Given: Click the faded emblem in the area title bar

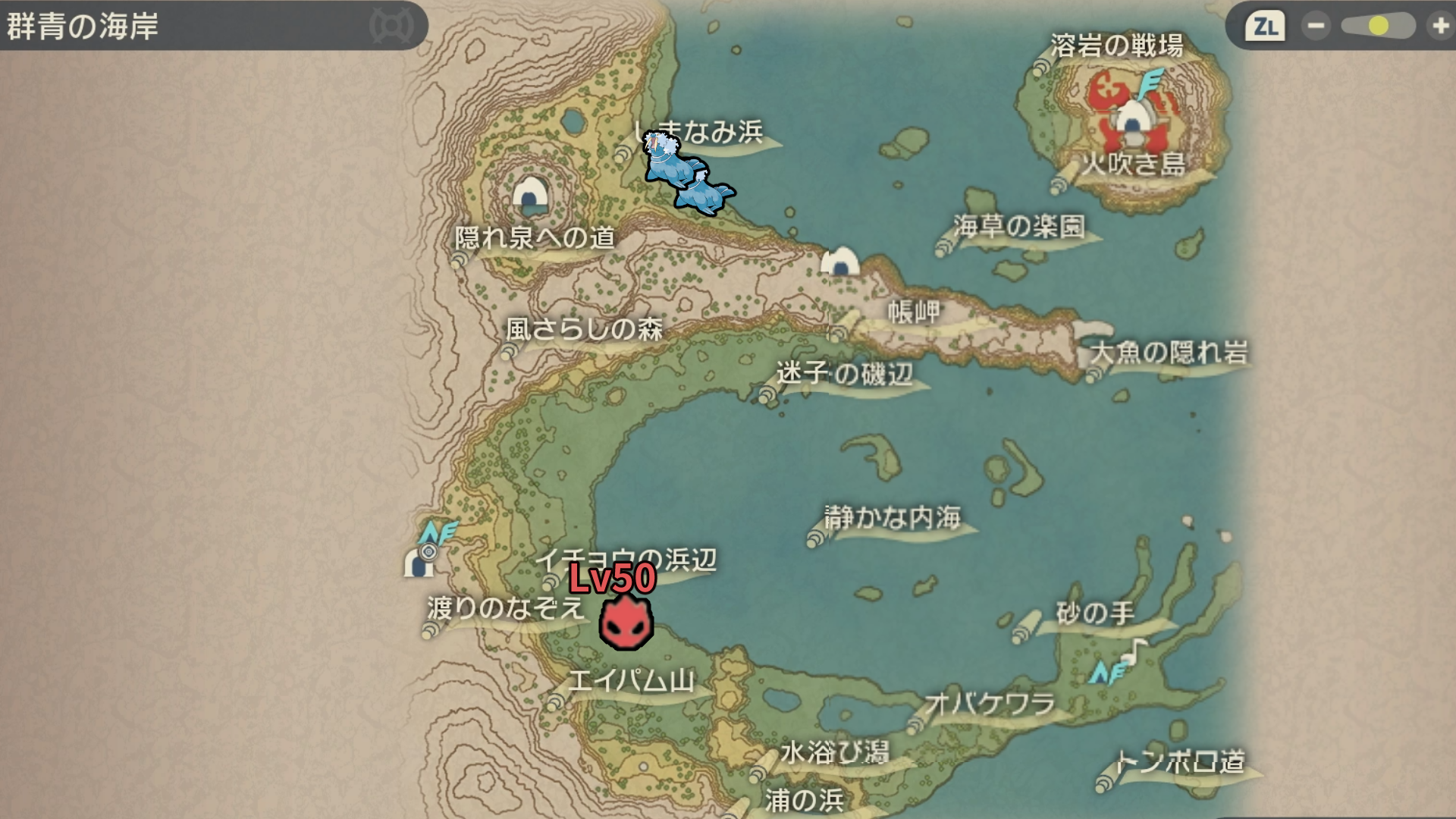Looking at the screenshot, I should [x=391, y=27].
